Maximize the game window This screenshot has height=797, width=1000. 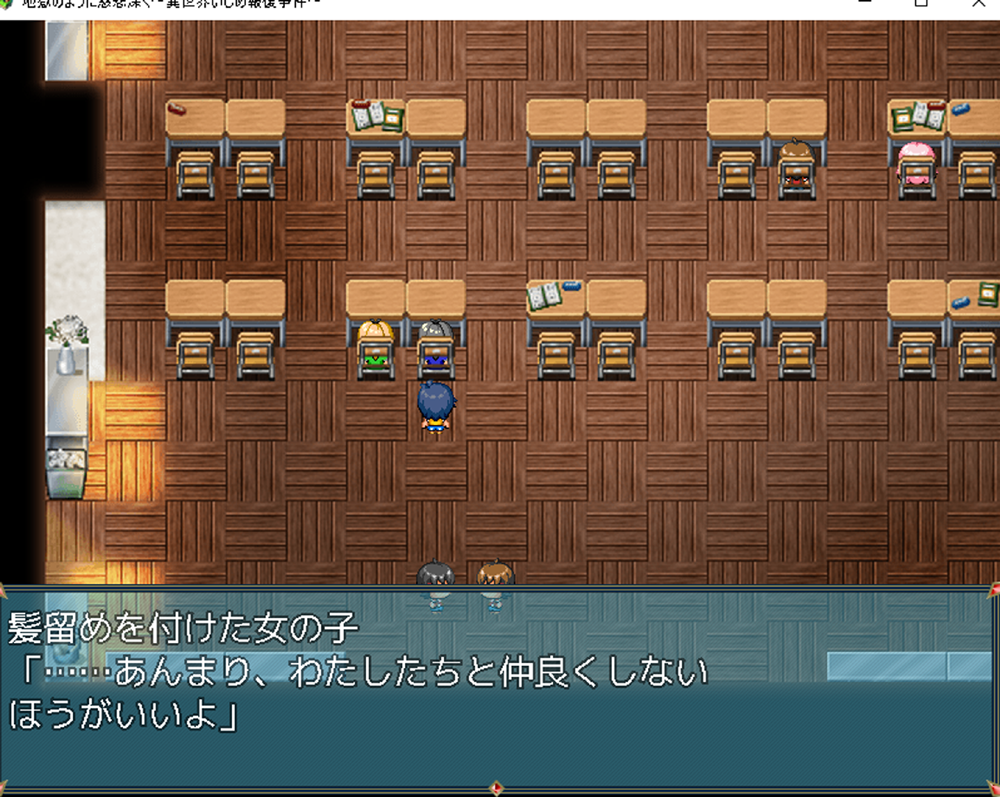click(x=920, y=4)
